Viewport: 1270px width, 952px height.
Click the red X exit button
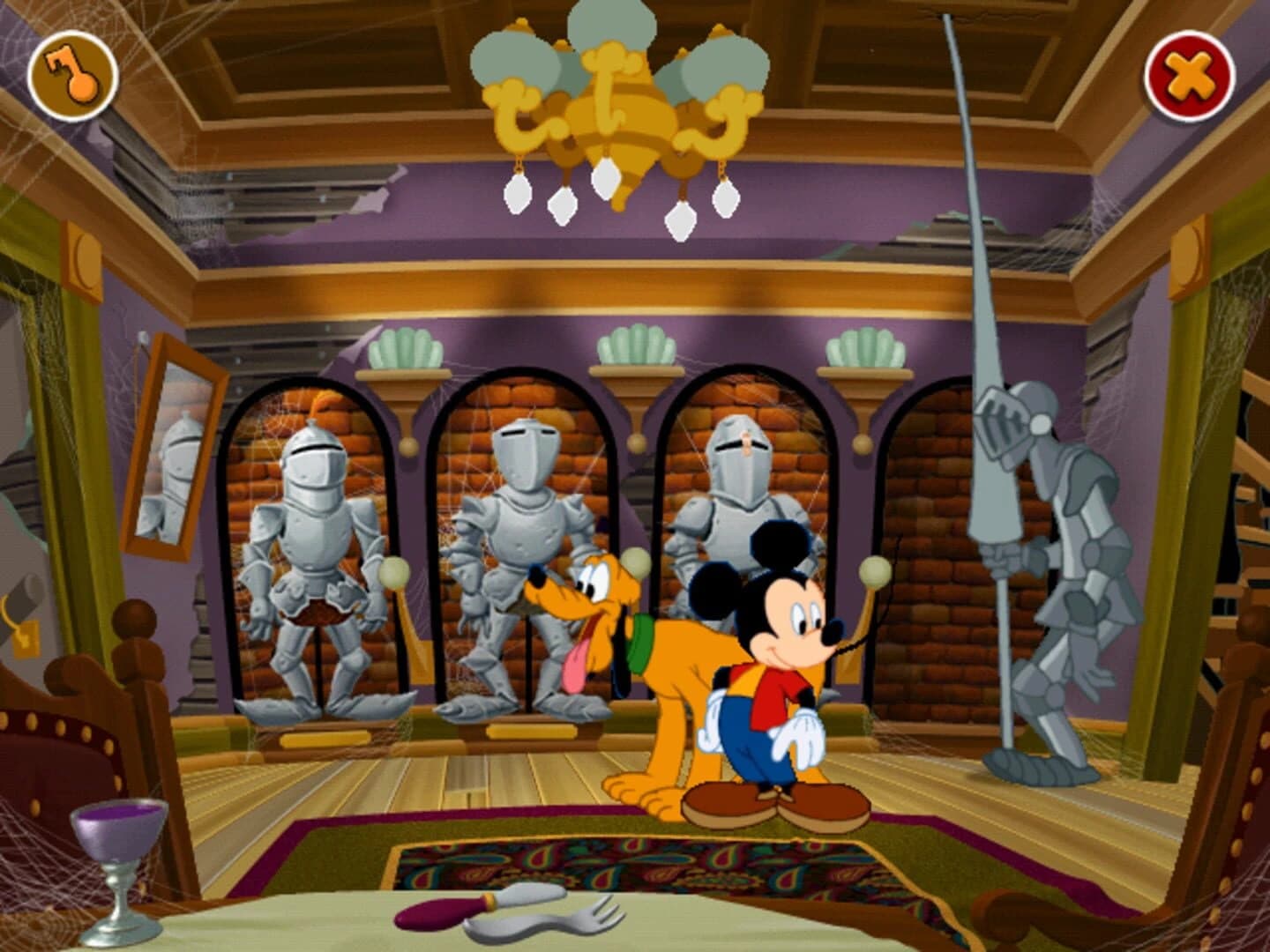pyautogui.click(x=1189, y=77)
